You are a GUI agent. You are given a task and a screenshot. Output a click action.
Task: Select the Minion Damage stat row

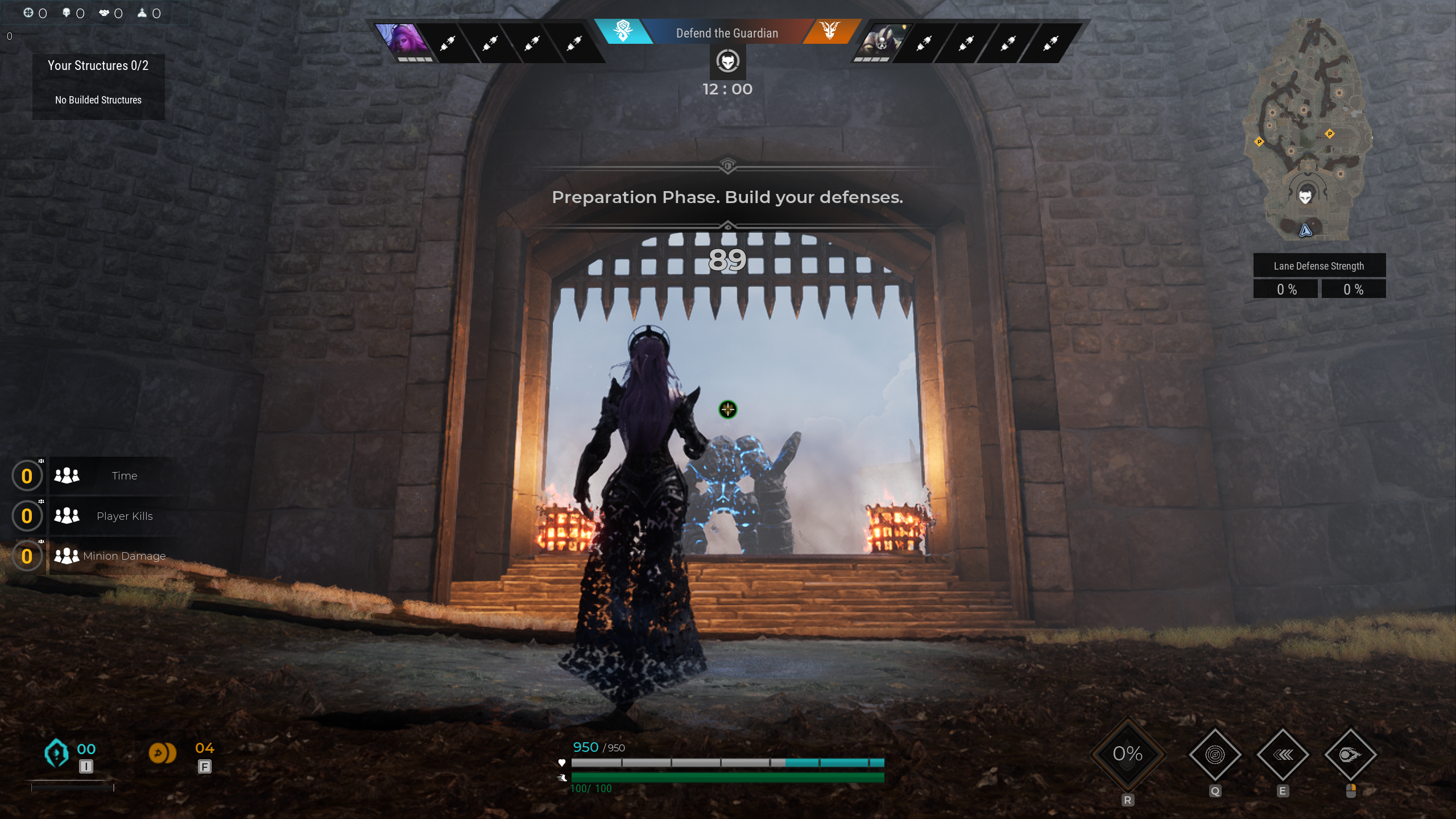pos(114,556)
